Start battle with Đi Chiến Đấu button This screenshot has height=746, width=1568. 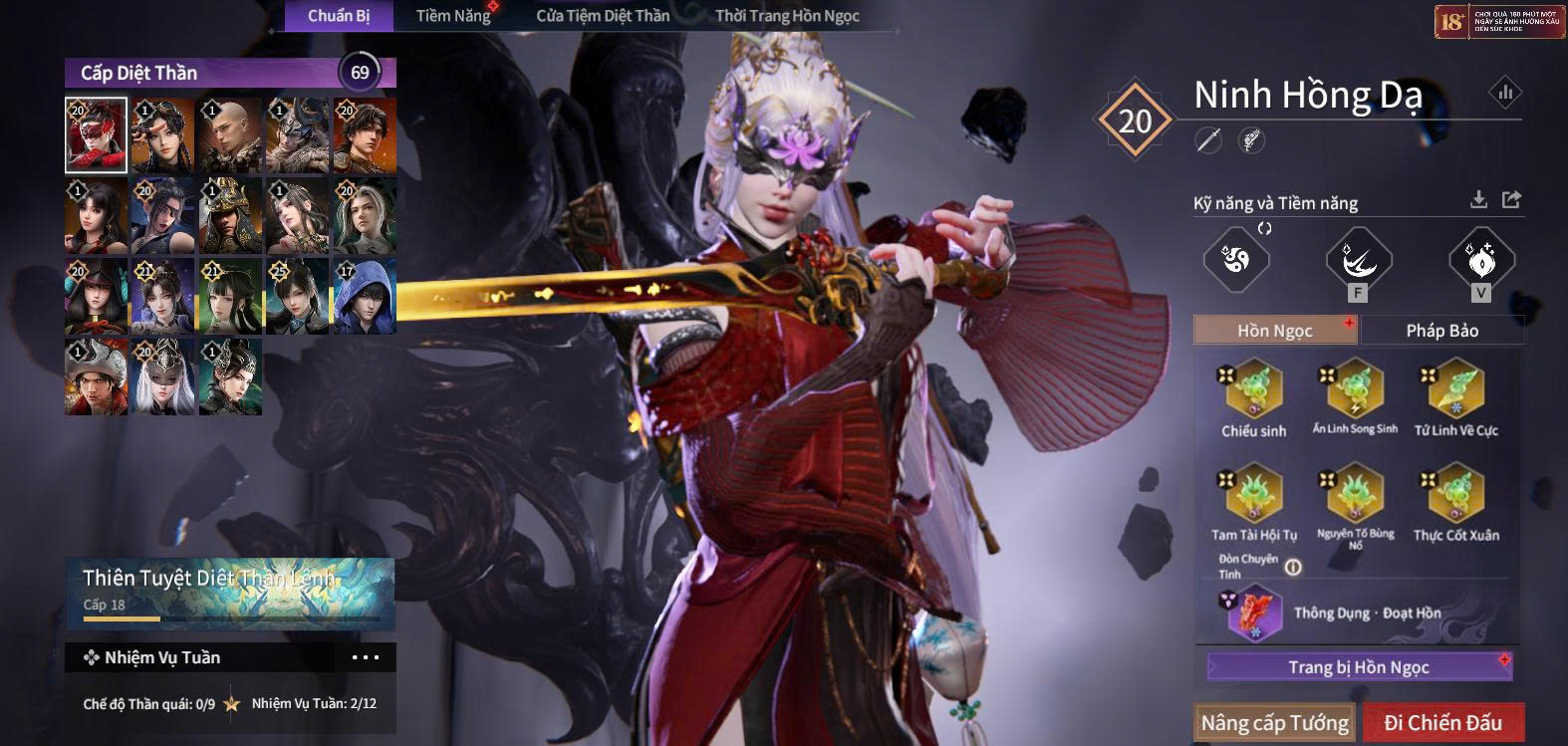tap(1442, 722)
